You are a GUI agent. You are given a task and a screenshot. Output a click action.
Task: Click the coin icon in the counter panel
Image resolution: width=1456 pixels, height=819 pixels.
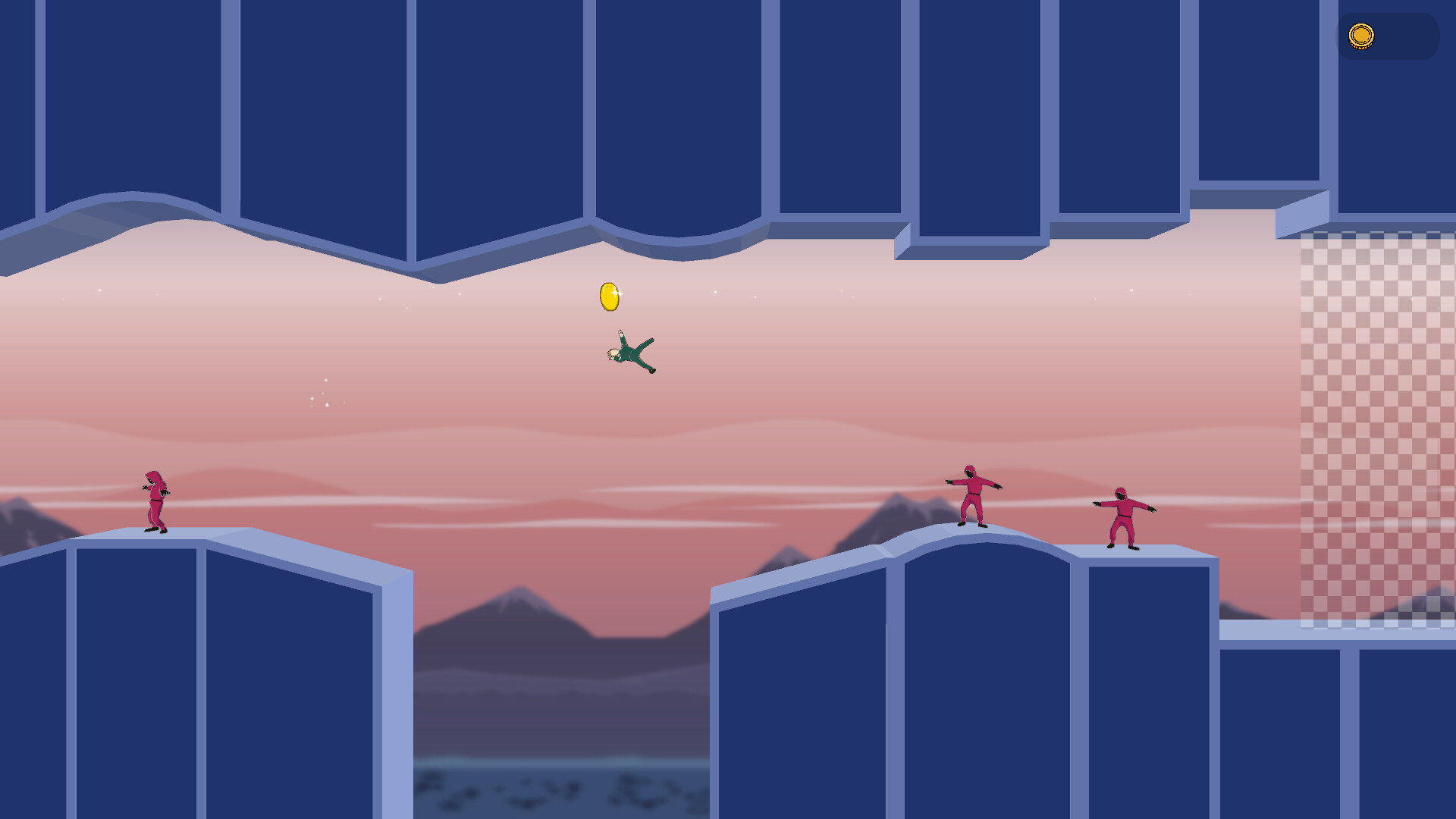click(x=1363, y=35)
